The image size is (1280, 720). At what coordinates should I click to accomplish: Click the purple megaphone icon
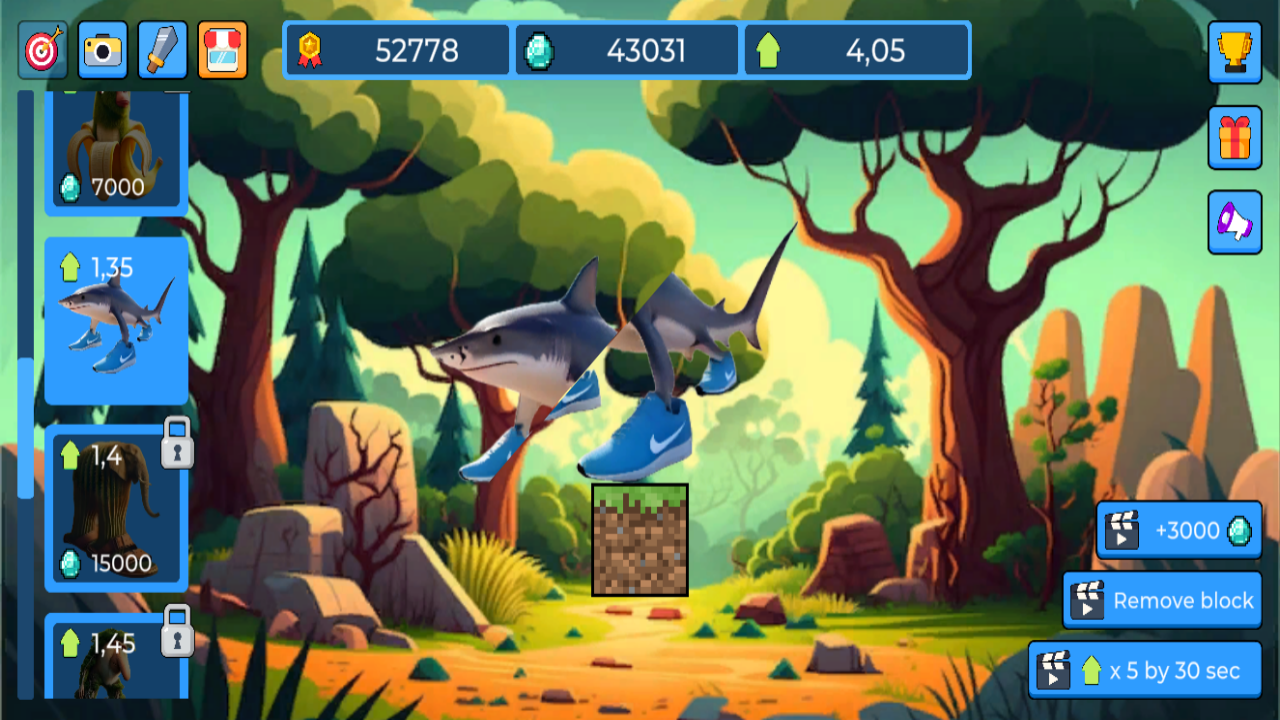pyautogui.click(x=1235, y=221)
